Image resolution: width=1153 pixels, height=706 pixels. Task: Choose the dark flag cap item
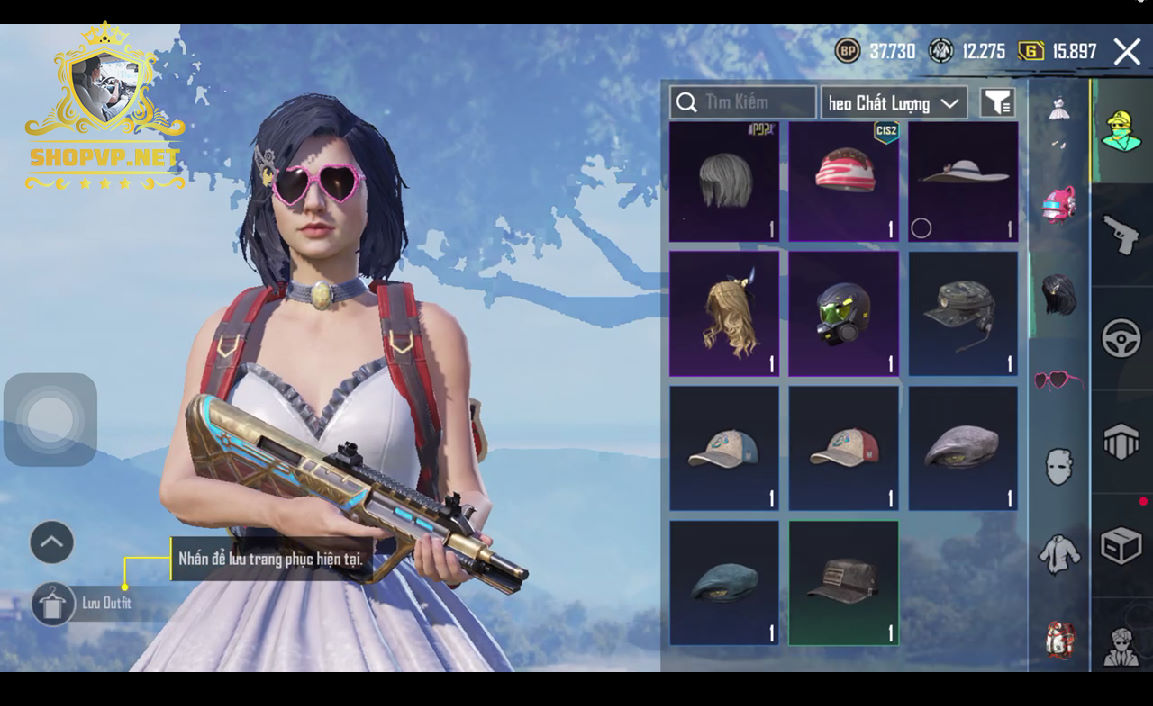843,583
